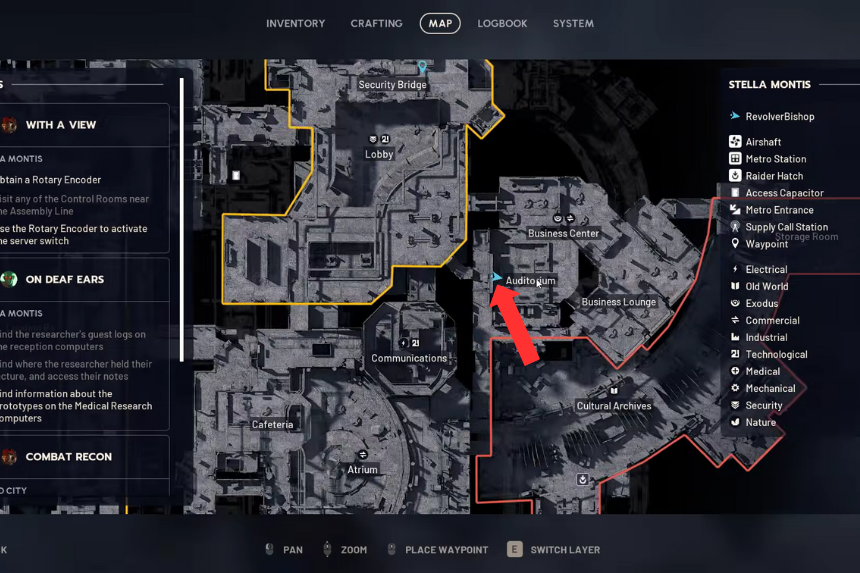Switch to the Crafting tab
Screen dimensions: 860x573
point(376,23)
